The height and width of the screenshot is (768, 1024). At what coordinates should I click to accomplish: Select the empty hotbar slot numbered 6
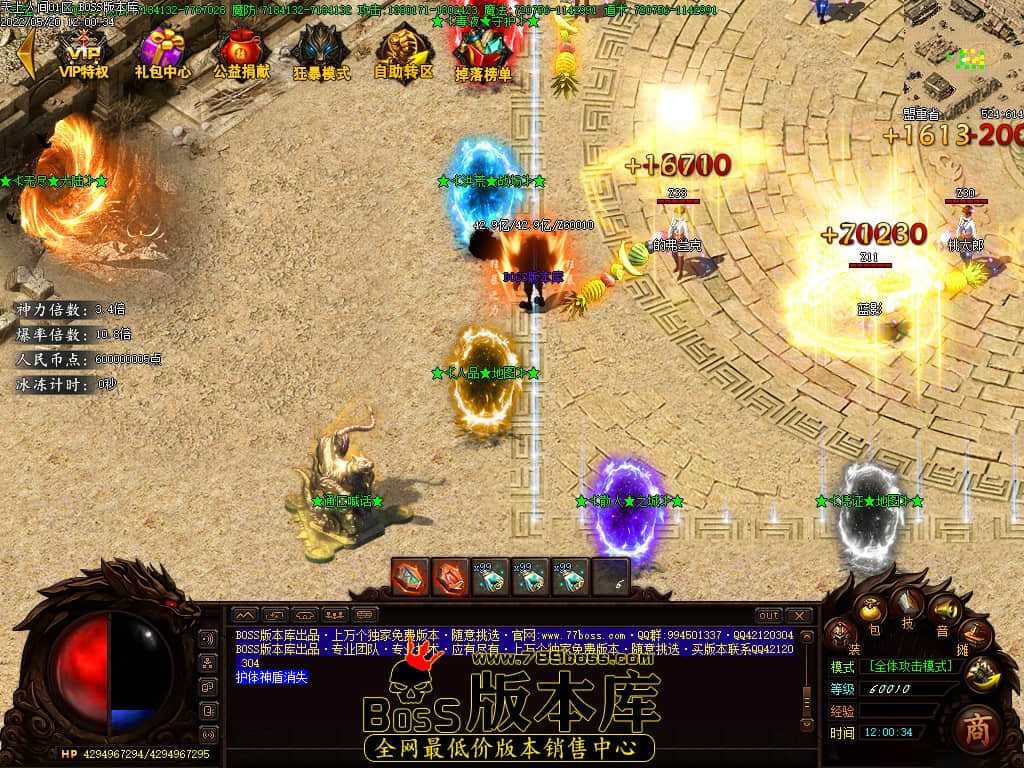(610, 577)
